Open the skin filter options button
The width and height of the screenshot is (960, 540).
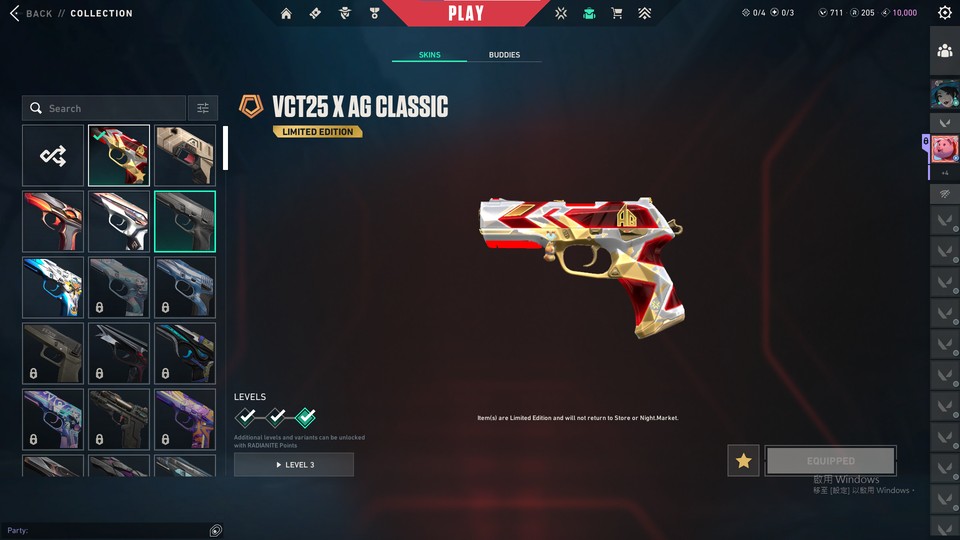(x=203, y=108)
